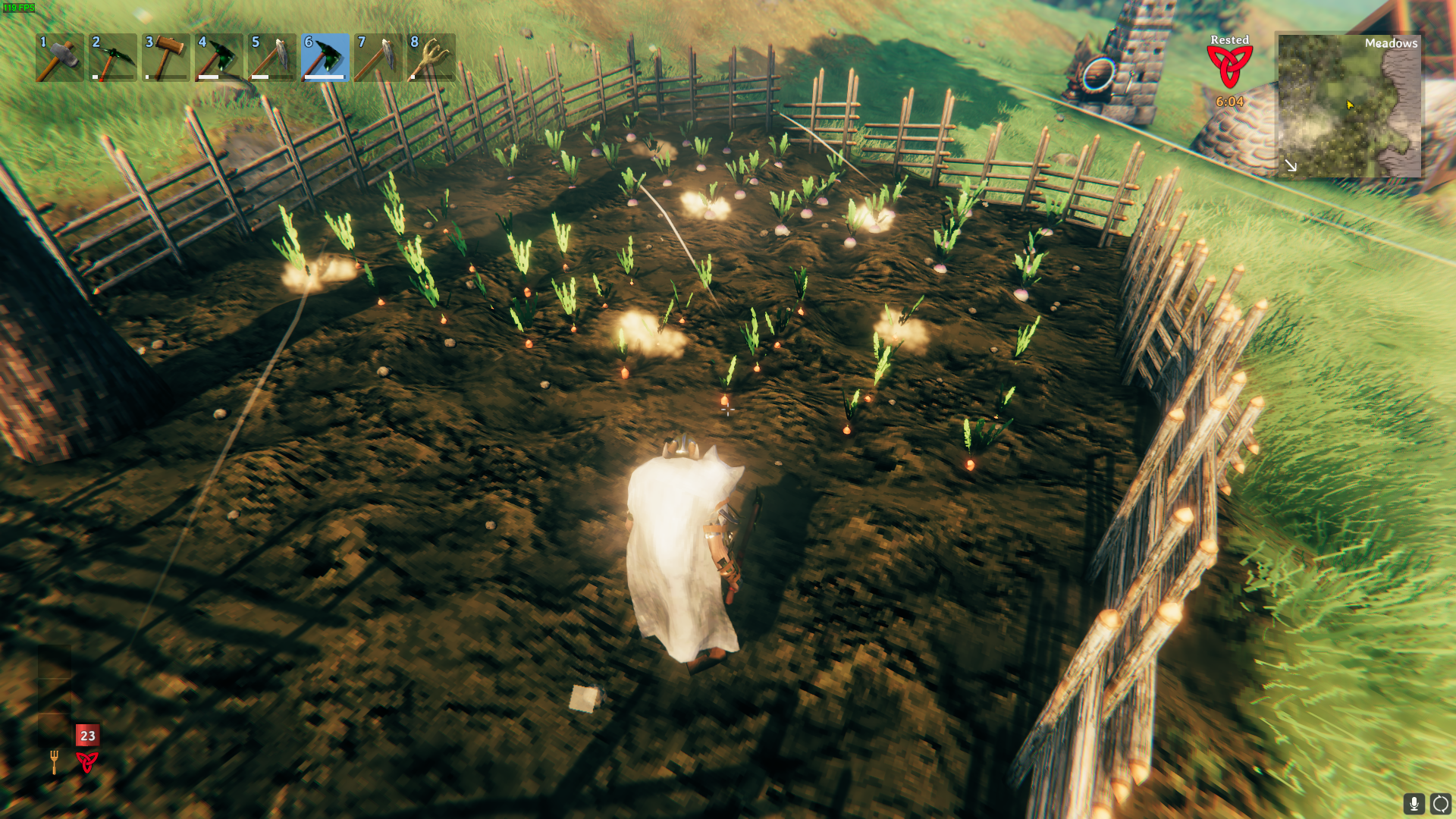The height and width of the screenshot is (819, 1456).
Task: Select the stone hammer in hotbar slot 1
Action: point(60,58)
